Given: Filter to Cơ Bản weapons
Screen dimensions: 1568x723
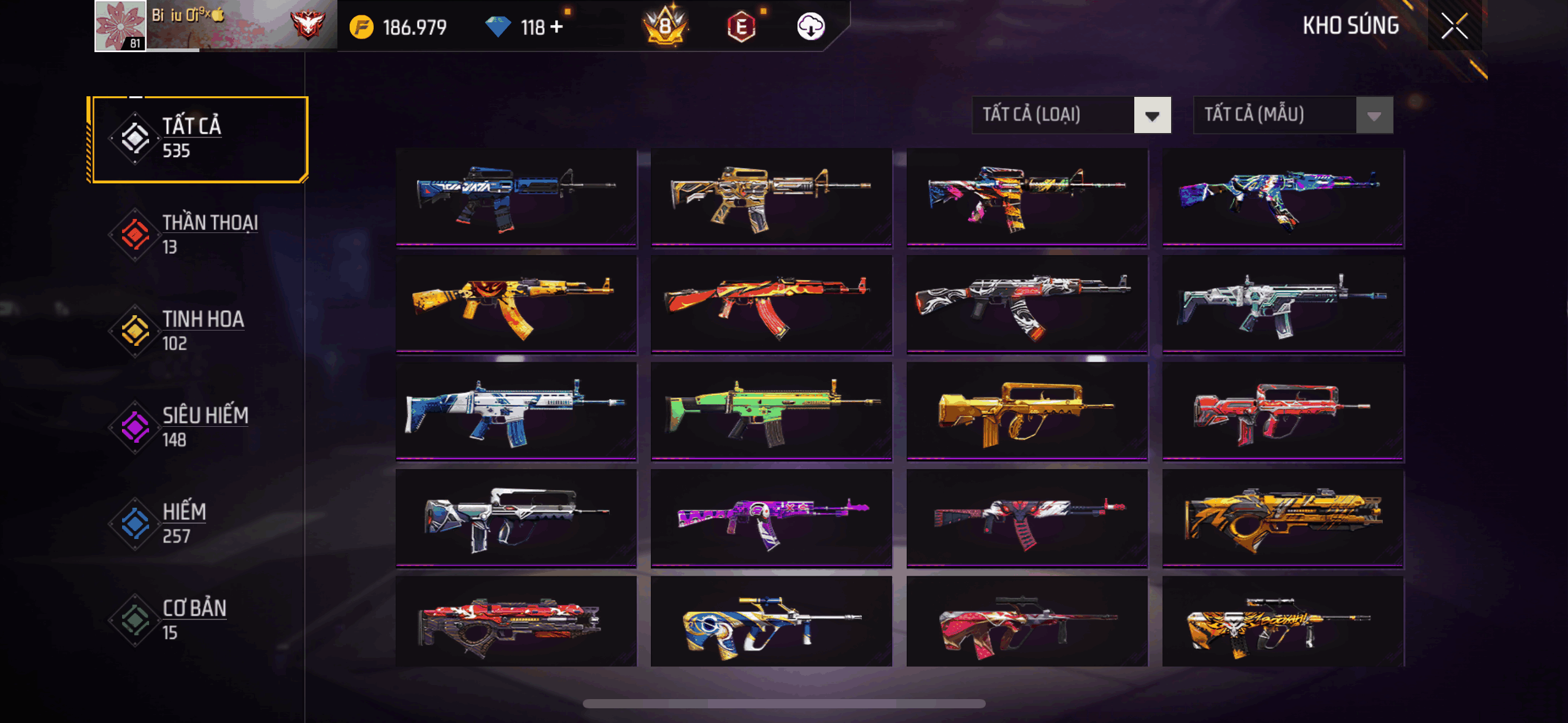Looking at the screenshot, I should 198,619.
